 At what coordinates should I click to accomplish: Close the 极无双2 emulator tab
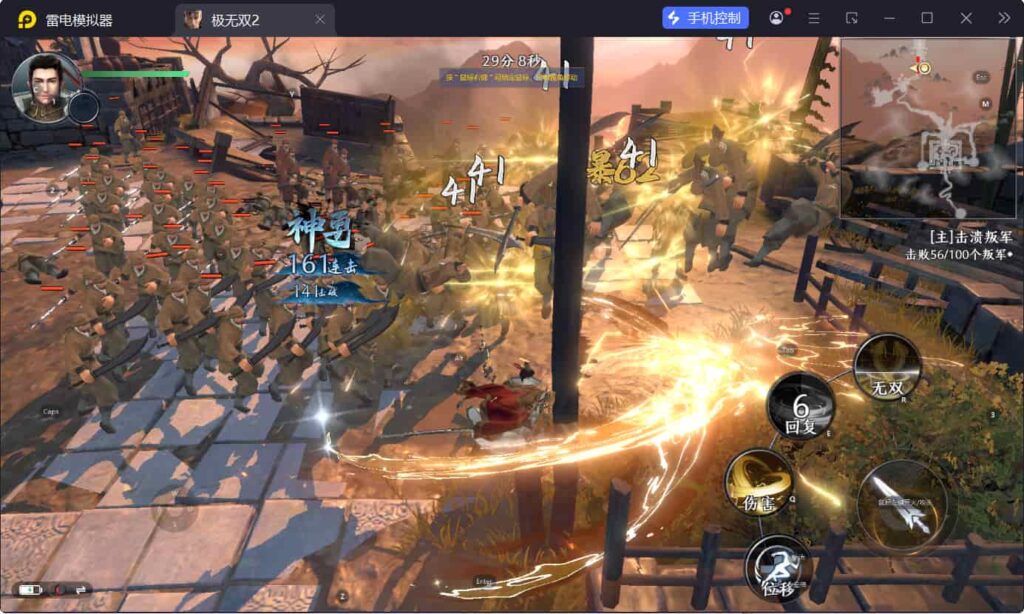point(320,19)
